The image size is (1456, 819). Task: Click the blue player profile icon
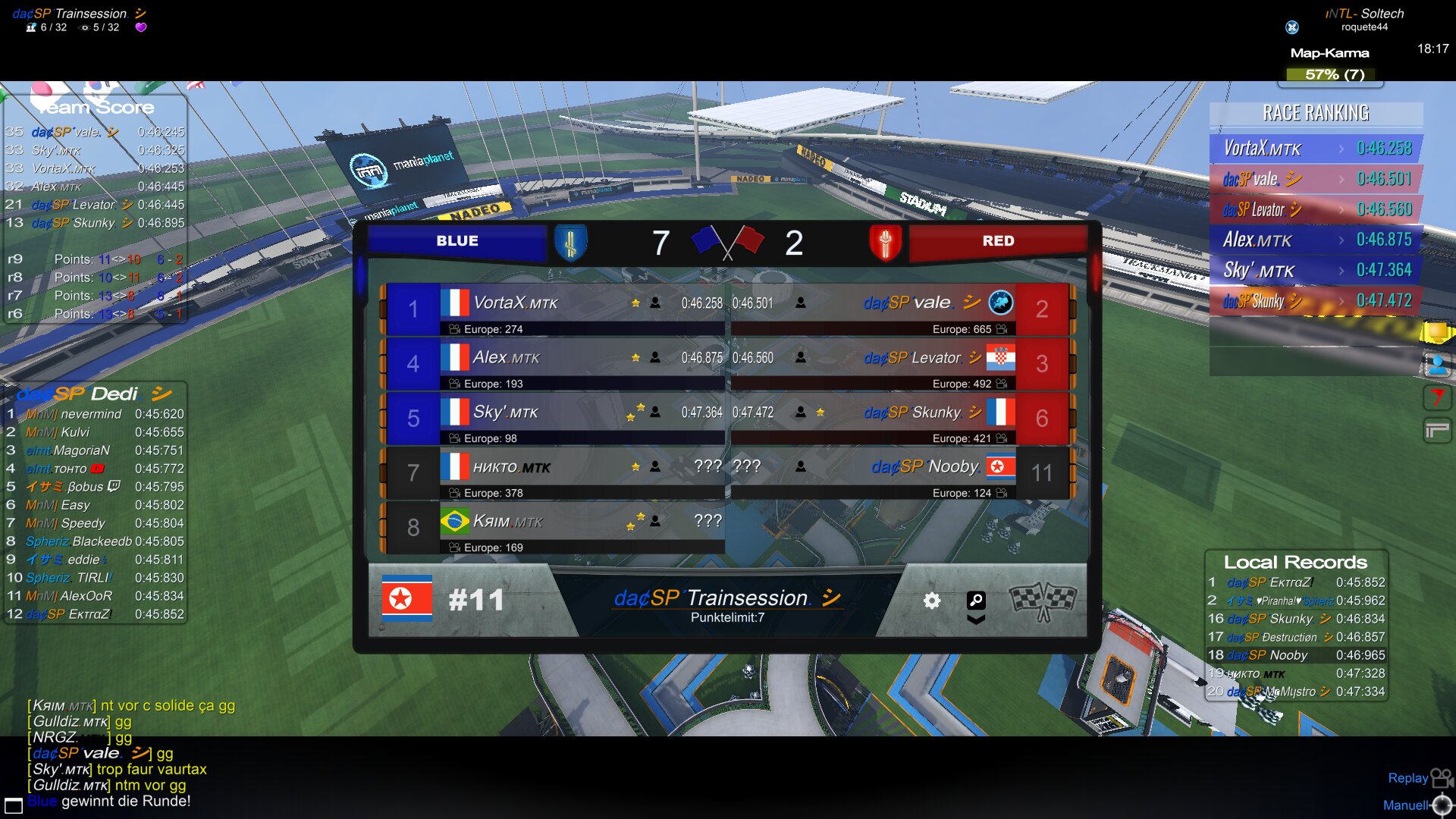coord(1436,366)
